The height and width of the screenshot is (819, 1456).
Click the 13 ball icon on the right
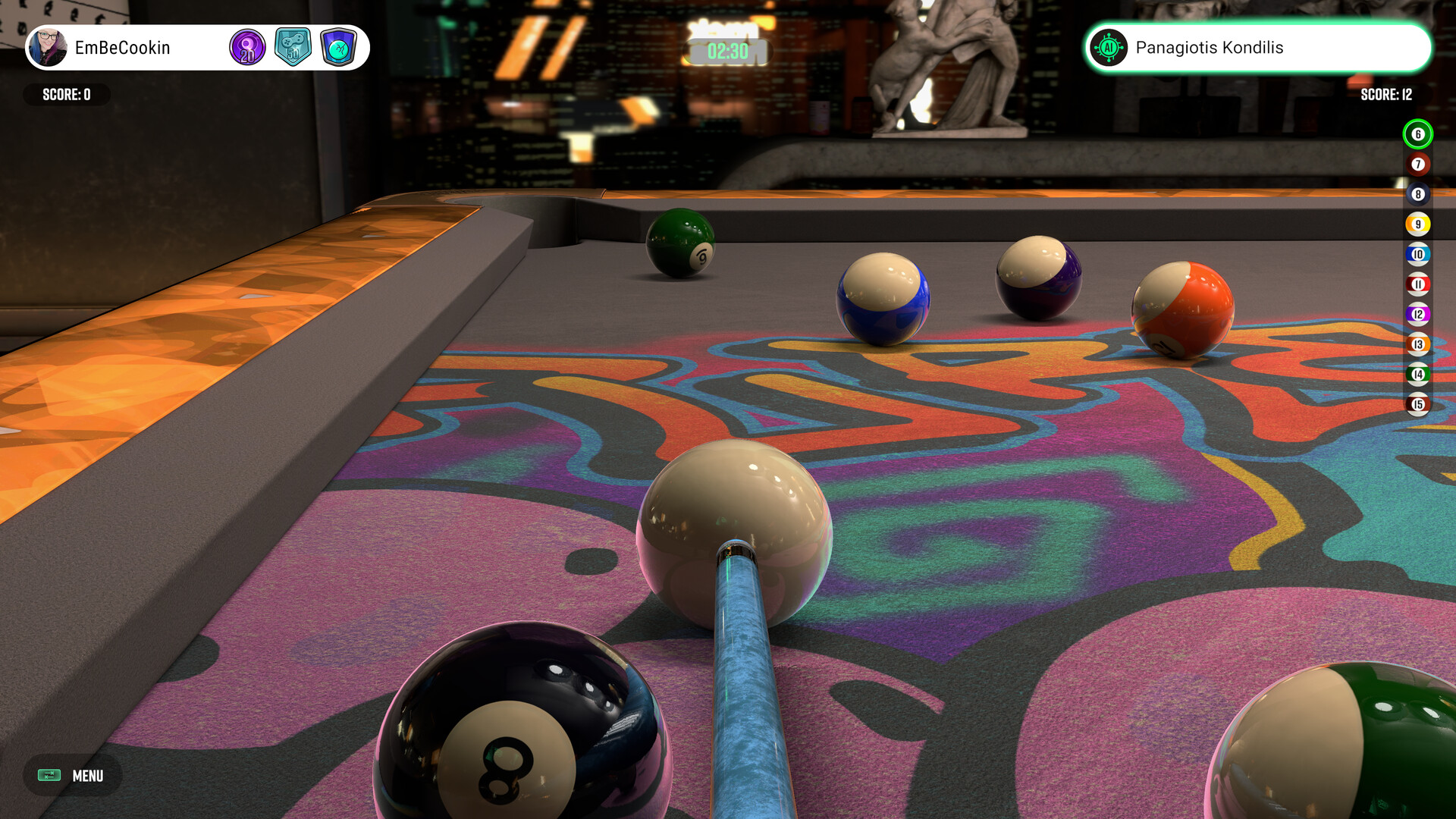pos(1417,343)
